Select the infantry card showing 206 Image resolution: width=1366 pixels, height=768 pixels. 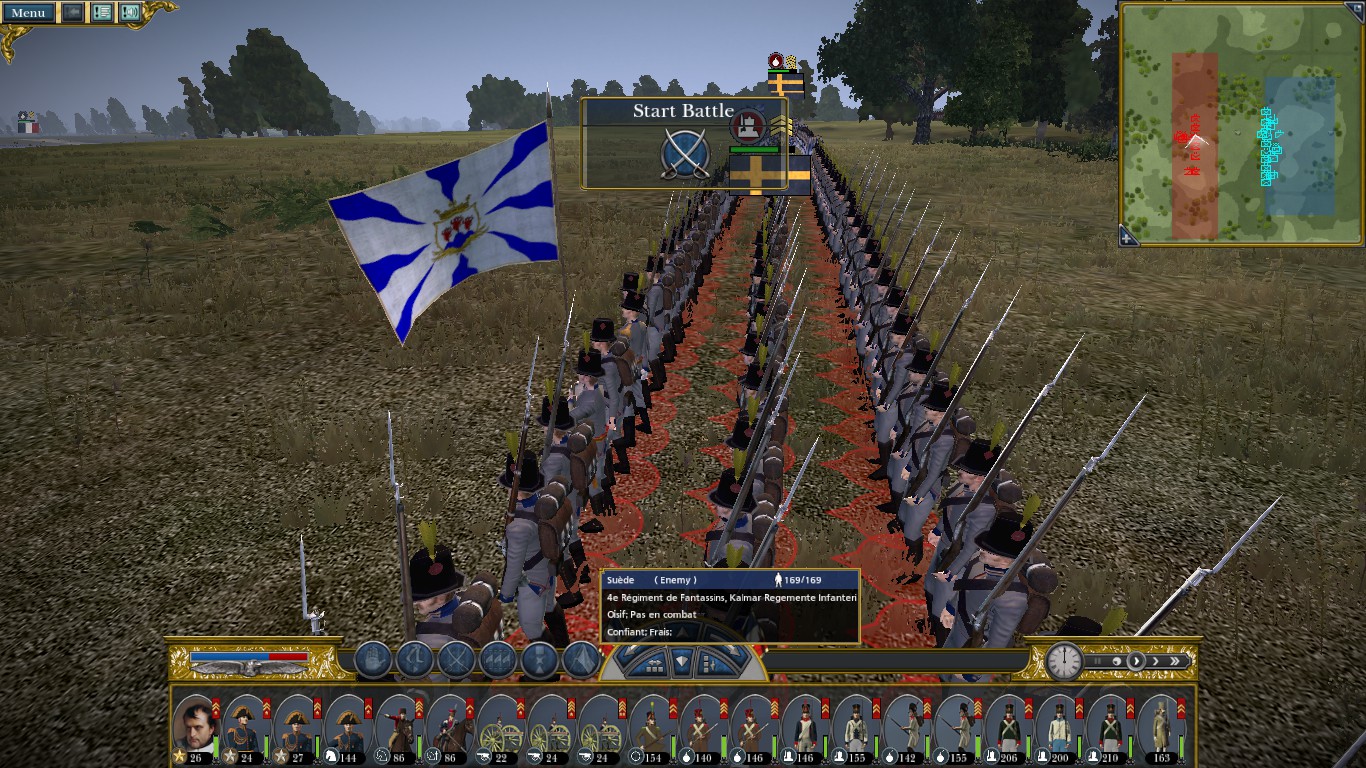coord(1008,724)
